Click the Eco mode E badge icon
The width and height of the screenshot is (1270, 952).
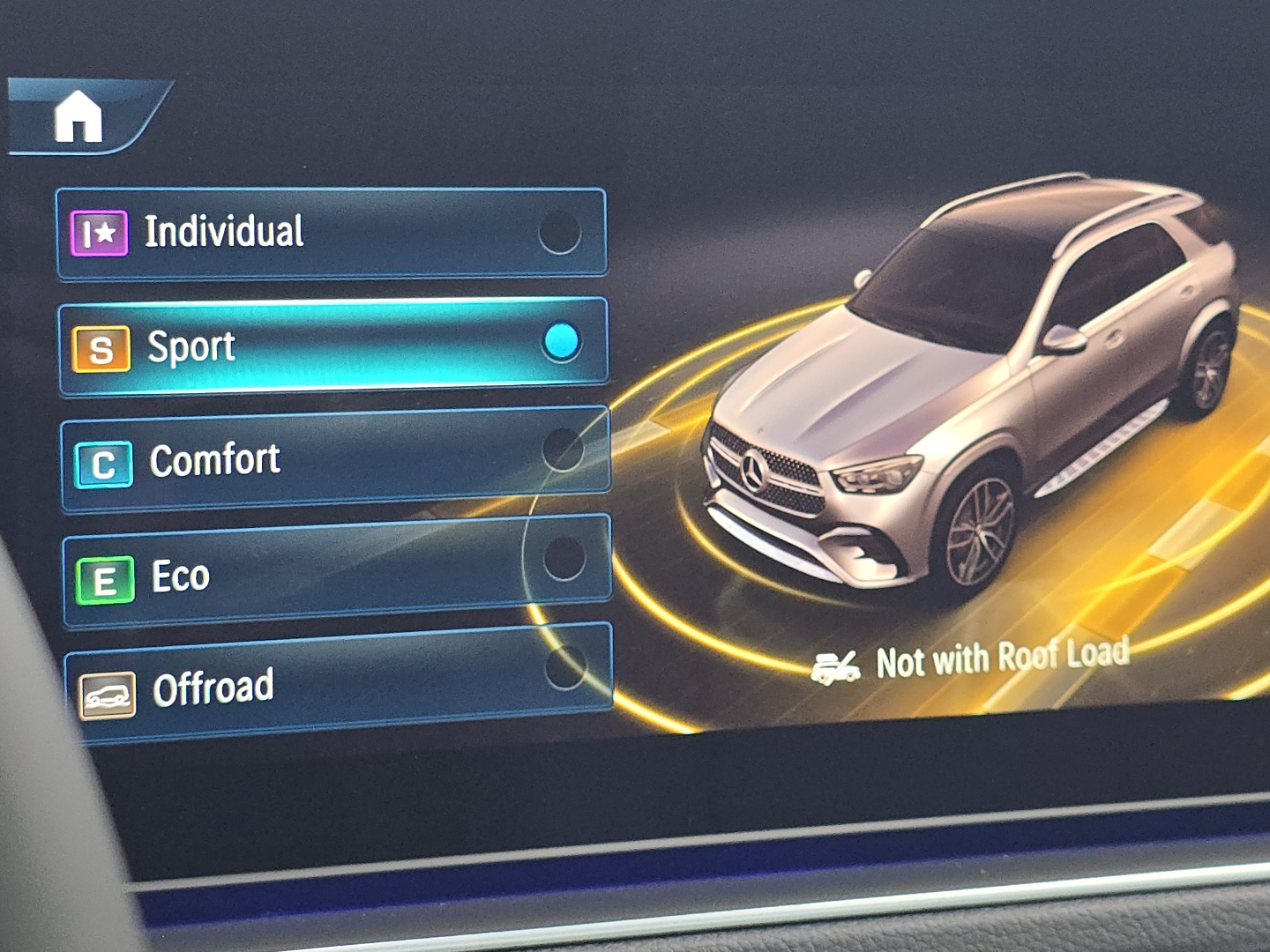(106, 578)
